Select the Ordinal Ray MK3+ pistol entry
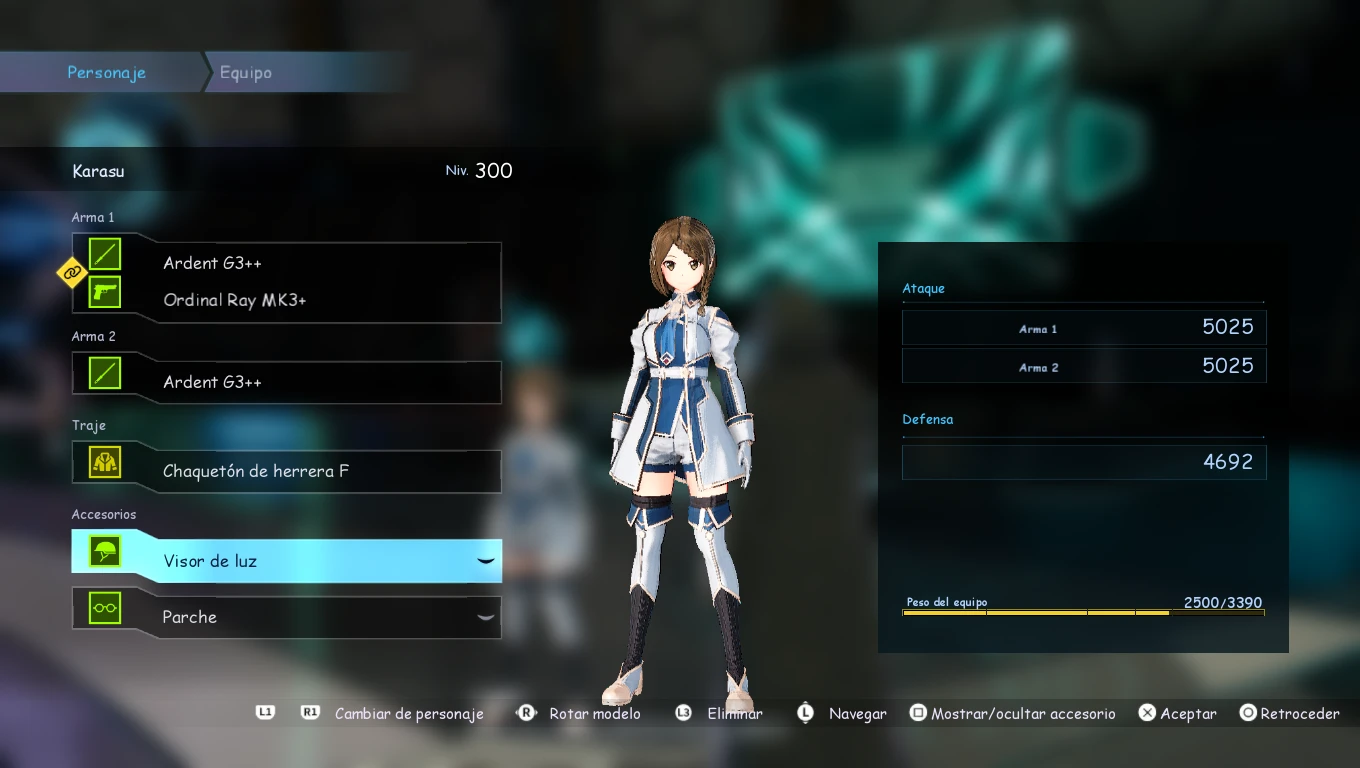This screenshot has height=768, width=1360. pyautogui.click(x=235, y=300)
